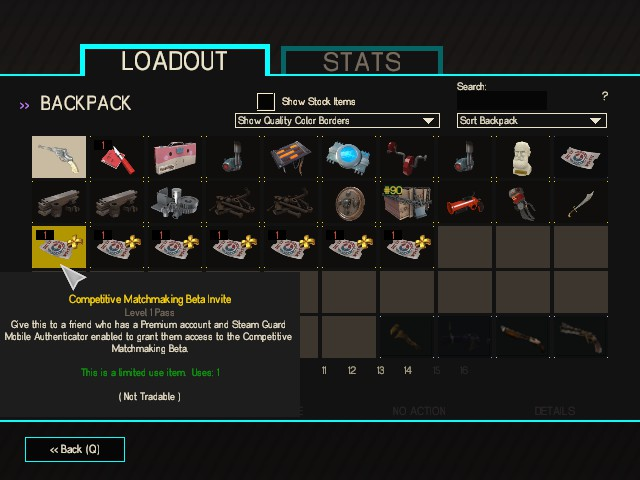Select the revolver item slot

59,157
